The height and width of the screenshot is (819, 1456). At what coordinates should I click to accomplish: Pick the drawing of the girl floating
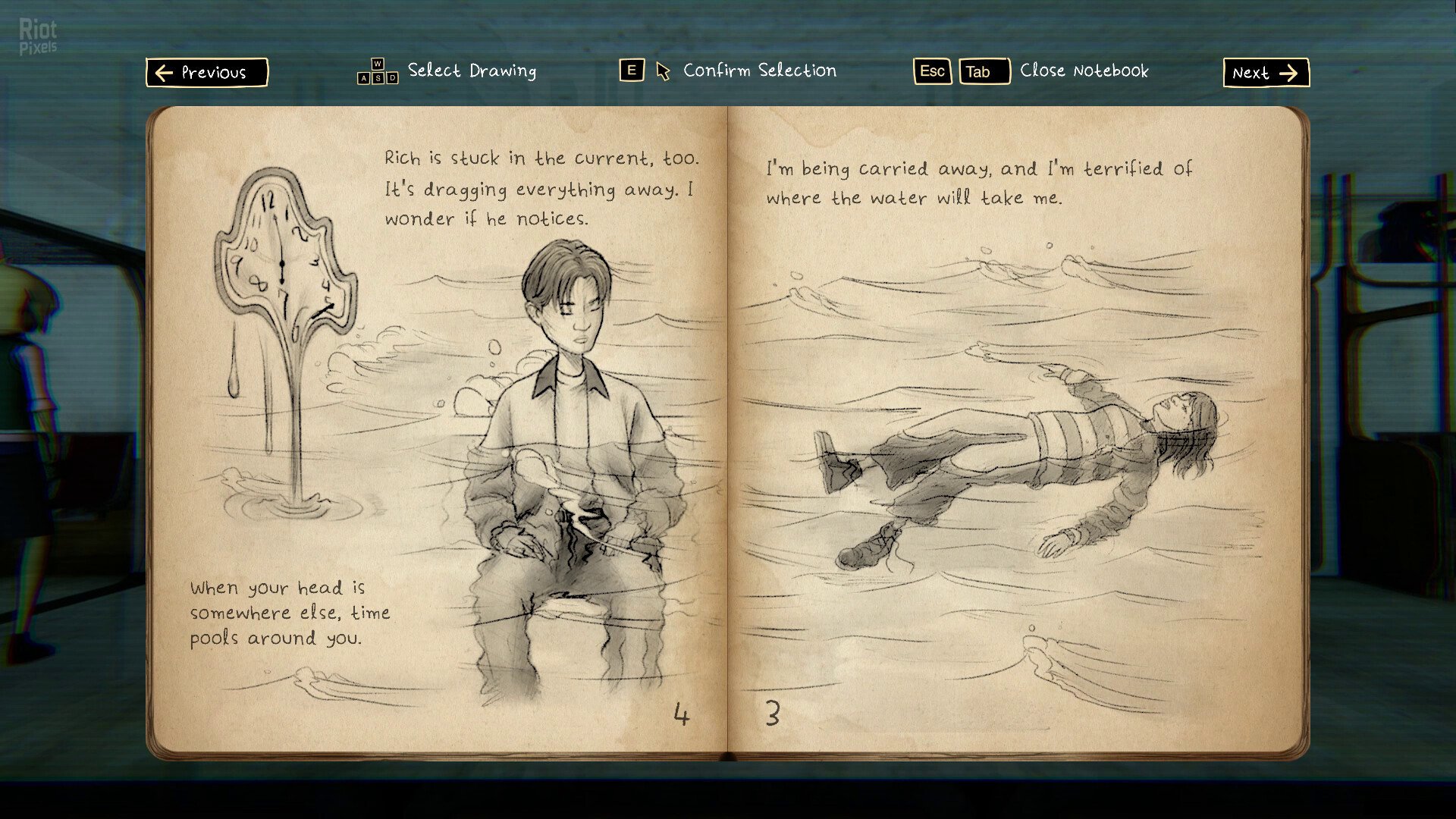click(x=1016, y=463)
